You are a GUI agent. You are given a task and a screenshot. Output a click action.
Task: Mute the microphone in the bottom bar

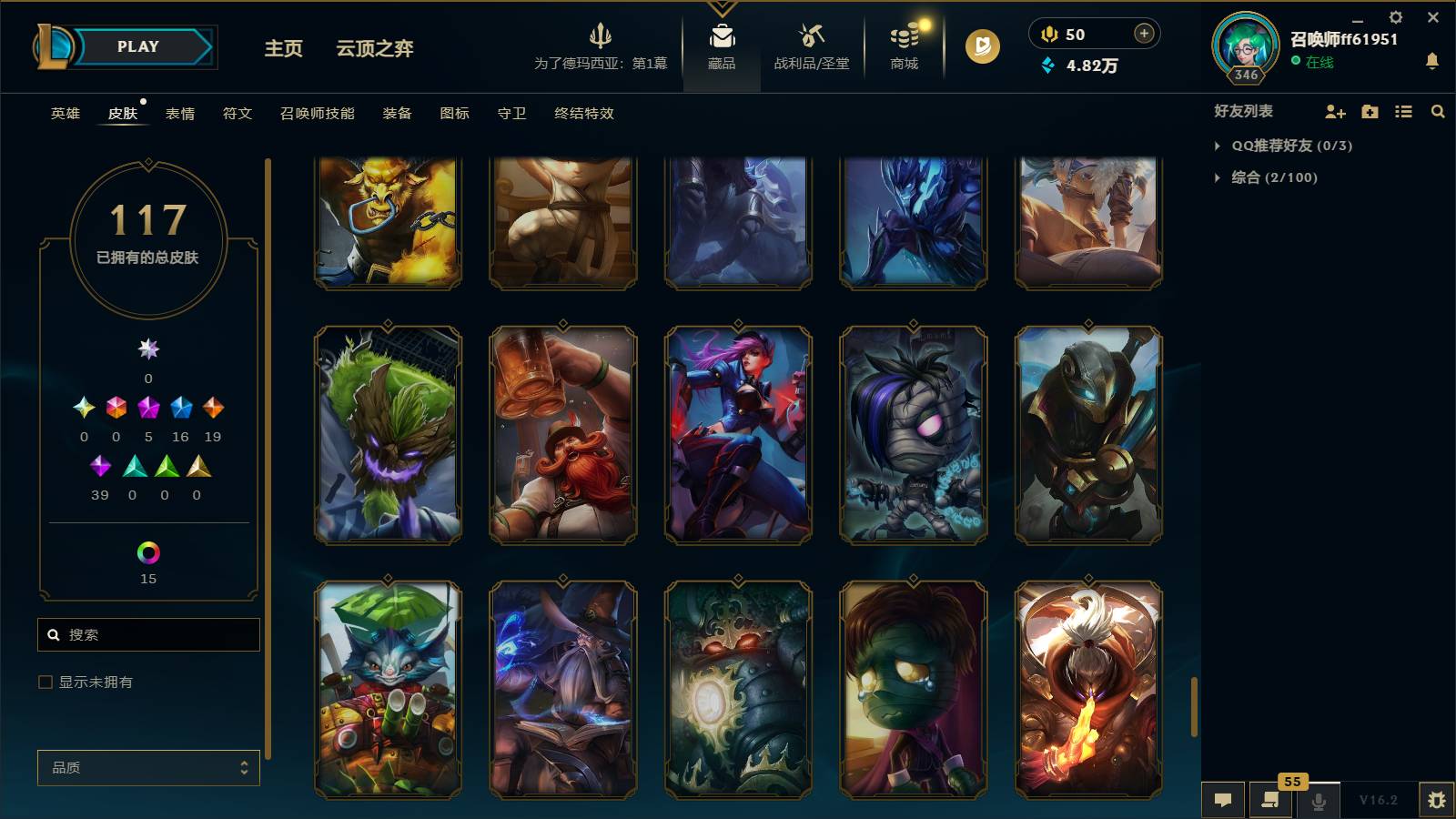pos(1319,800)
